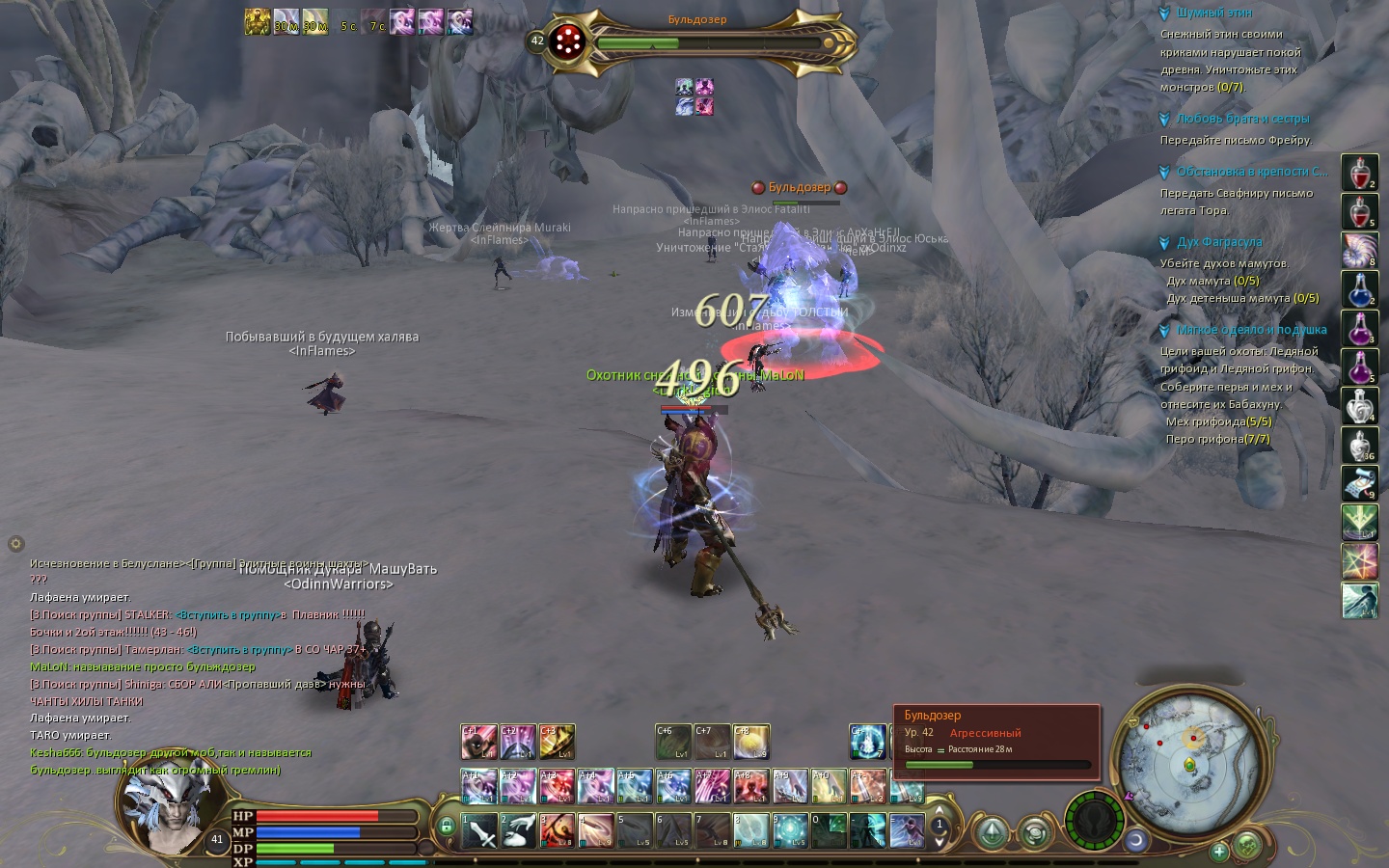Screen dimensions: 1389x868
Task: Click the golden figure buff icon
Action: point(257,22)
